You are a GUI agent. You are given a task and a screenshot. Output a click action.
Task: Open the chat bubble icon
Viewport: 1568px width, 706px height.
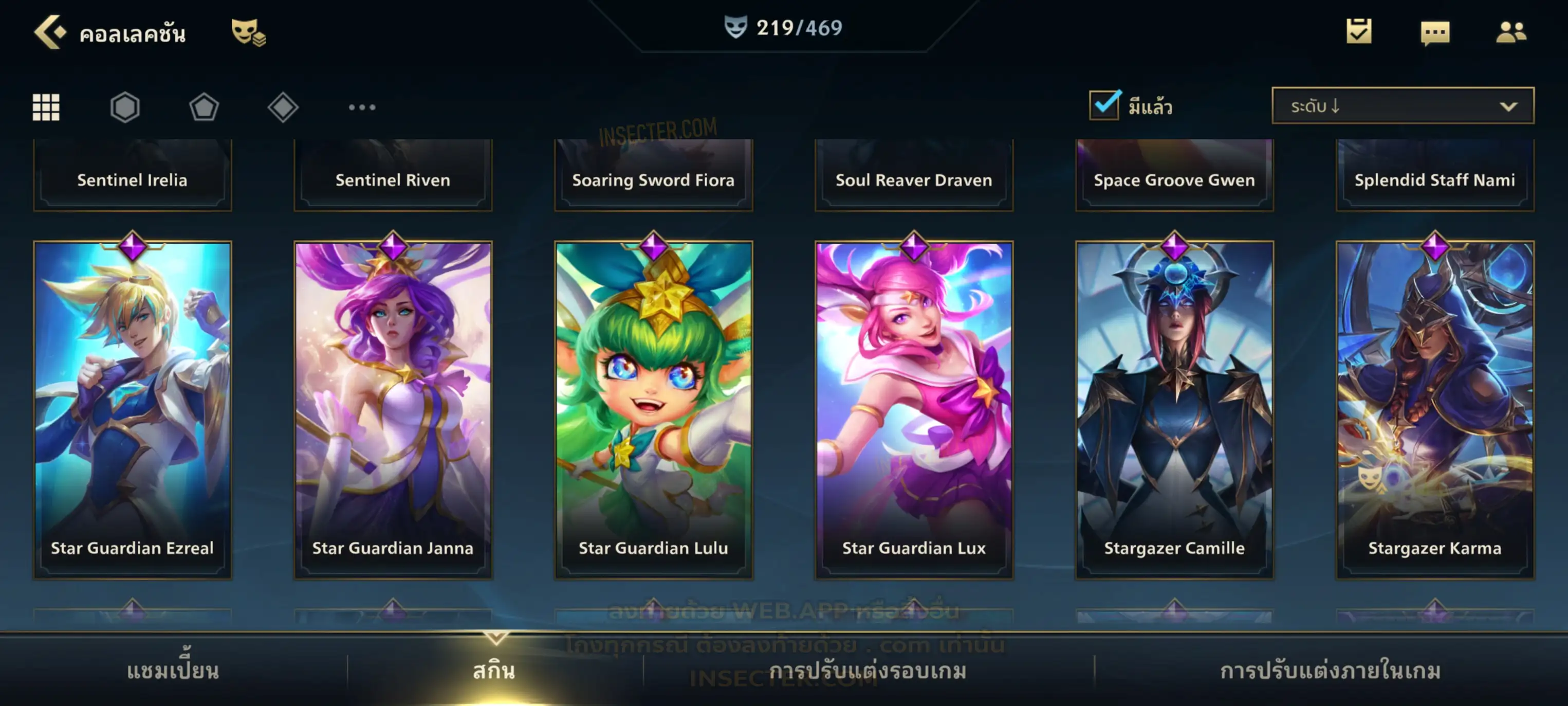point(1435,33)
